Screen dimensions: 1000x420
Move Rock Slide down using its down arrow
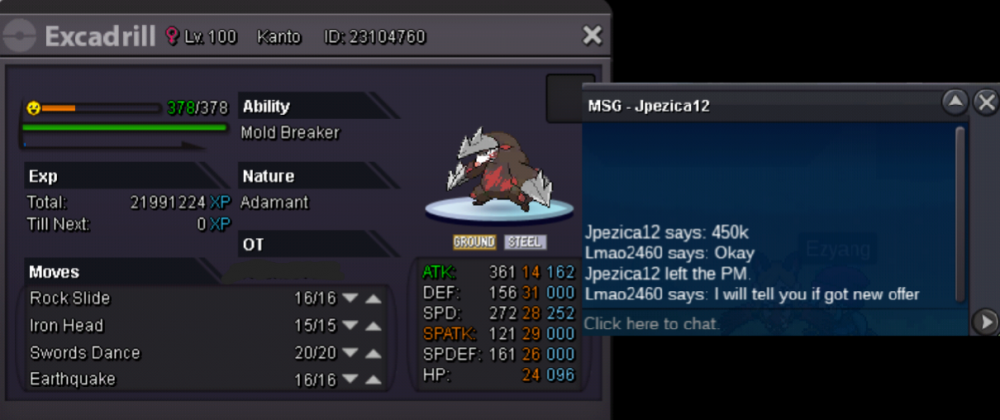pyautogui.click(x=350, y=298)
